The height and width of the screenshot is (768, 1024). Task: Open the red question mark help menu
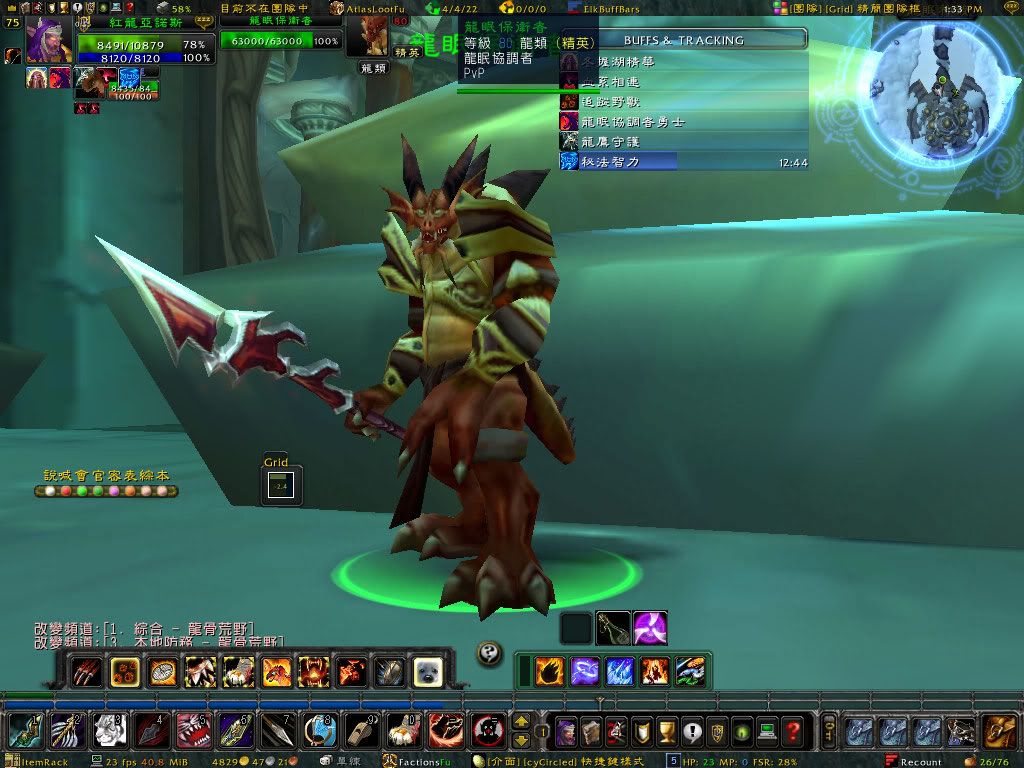[793, 731]
